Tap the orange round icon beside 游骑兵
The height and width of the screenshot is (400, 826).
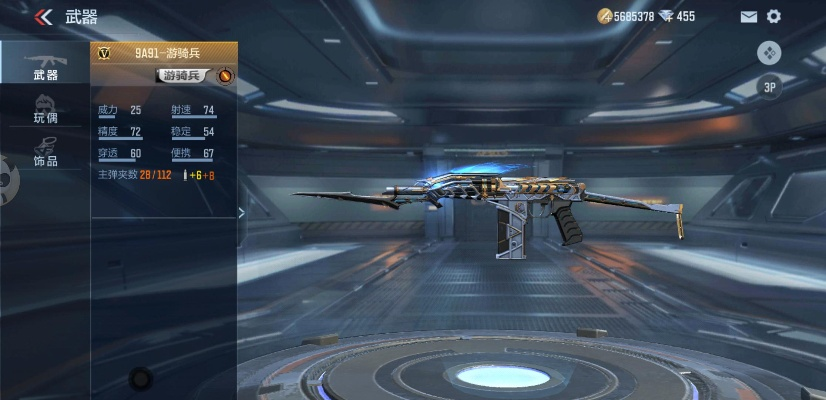point(225,76)
